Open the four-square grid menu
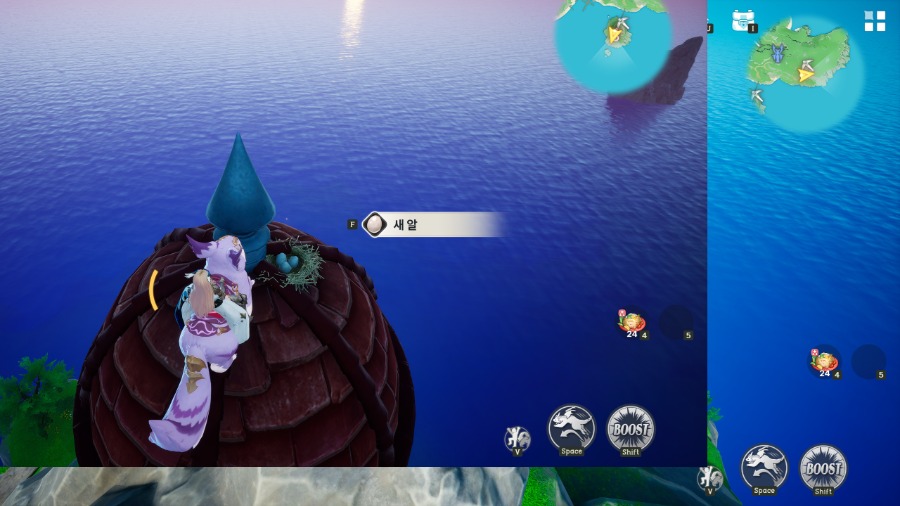 [875, 22]
